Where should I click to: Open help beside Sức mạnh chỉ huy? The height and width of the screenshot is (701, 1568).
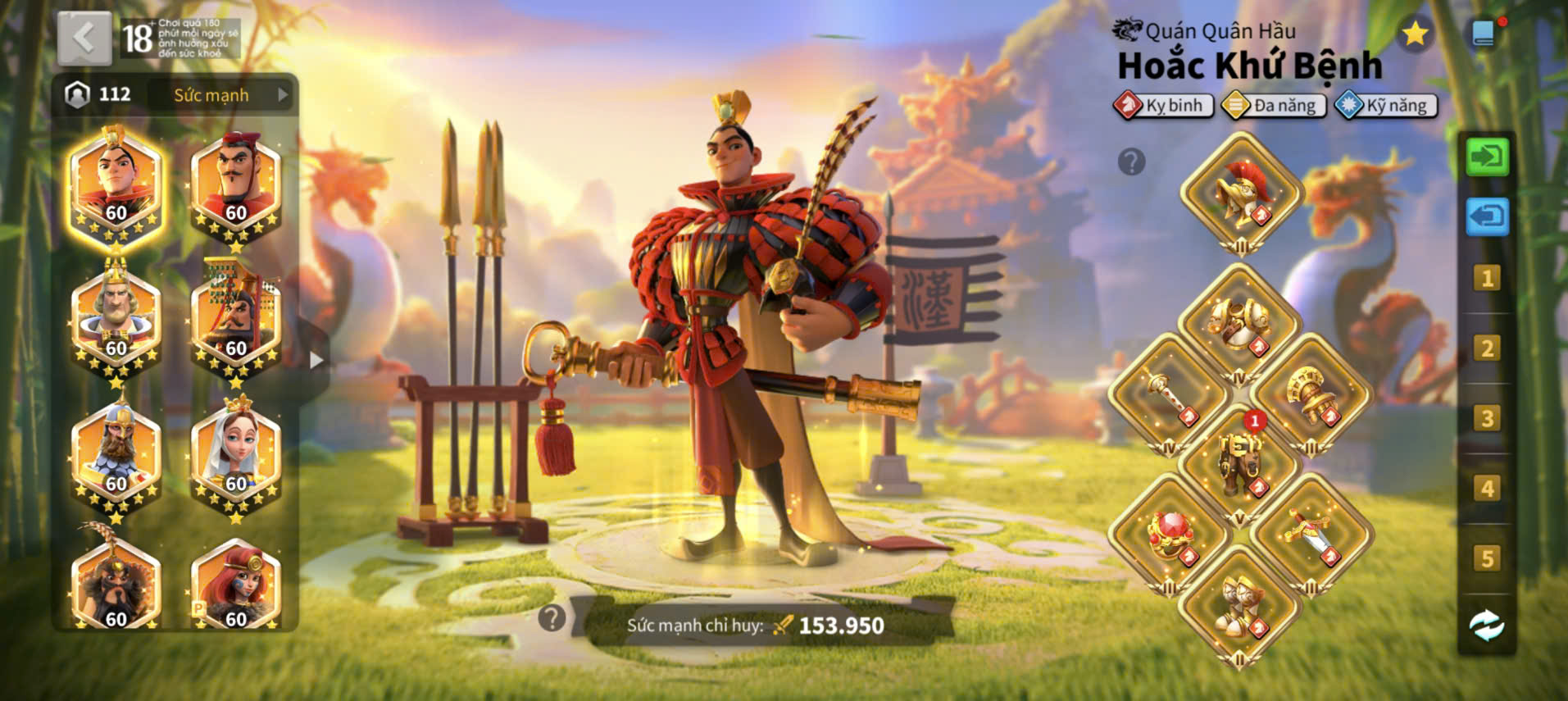pos(552,618)
